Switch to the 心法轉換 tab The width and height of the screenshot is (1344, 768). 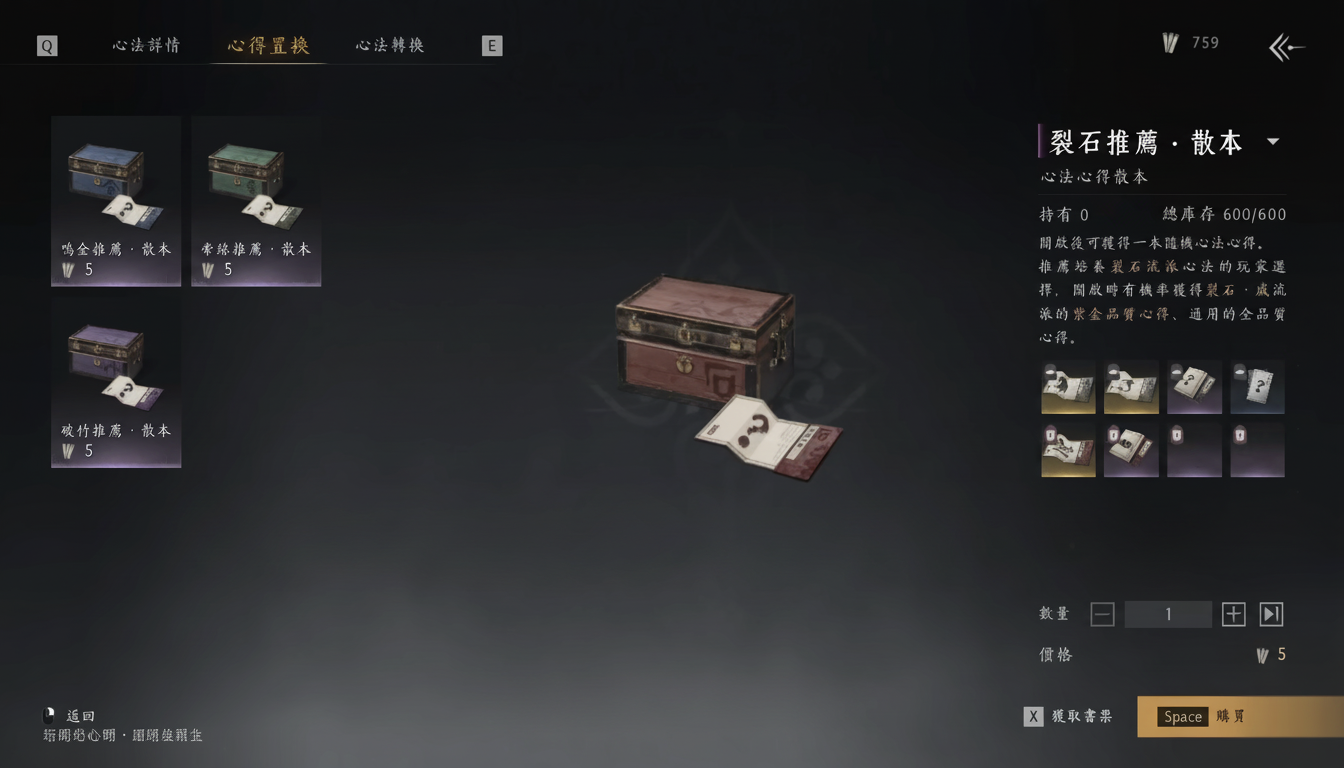point(389,45)
